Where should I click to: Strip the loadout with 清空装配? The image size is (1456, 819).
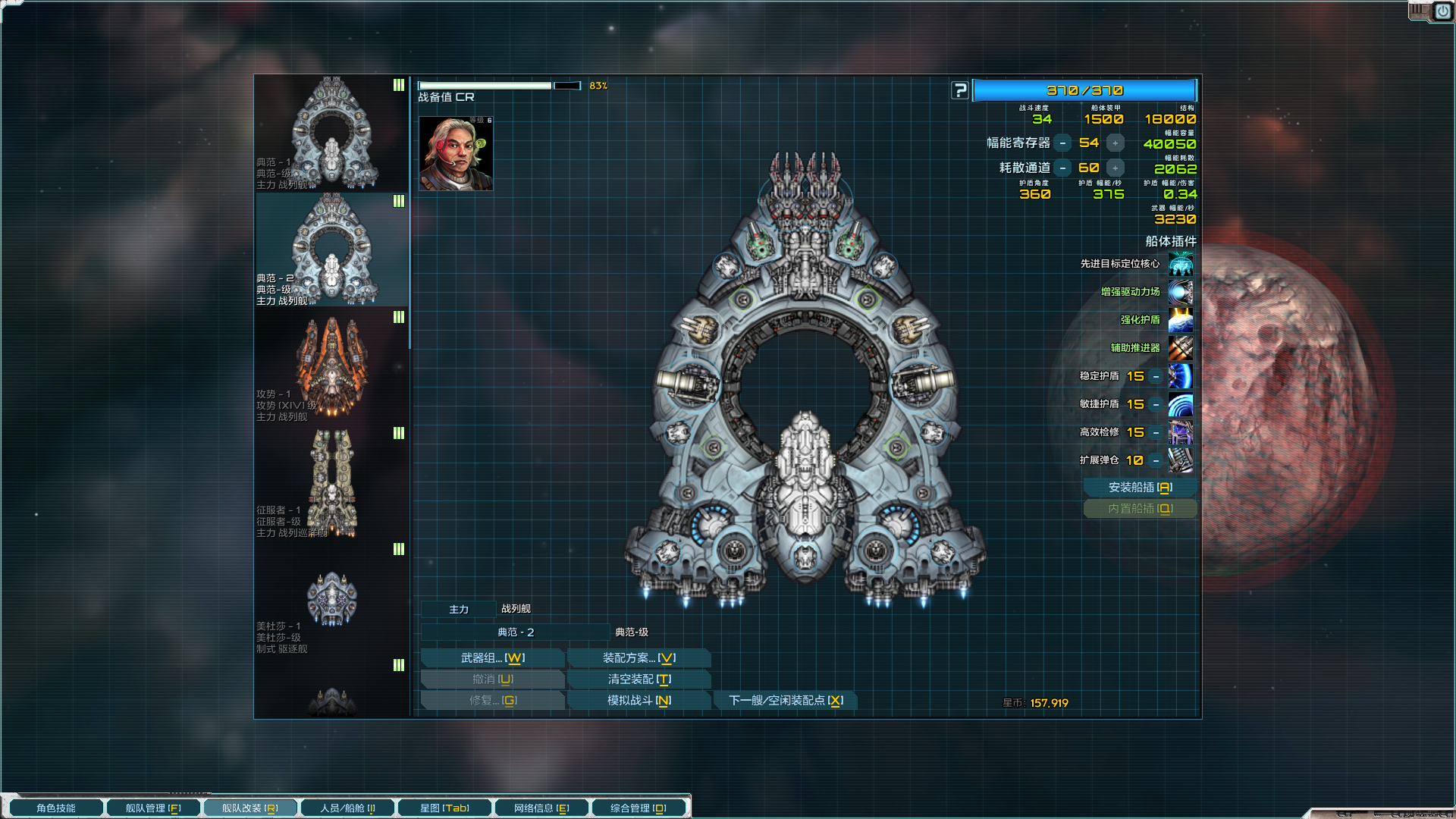(639, 679)
